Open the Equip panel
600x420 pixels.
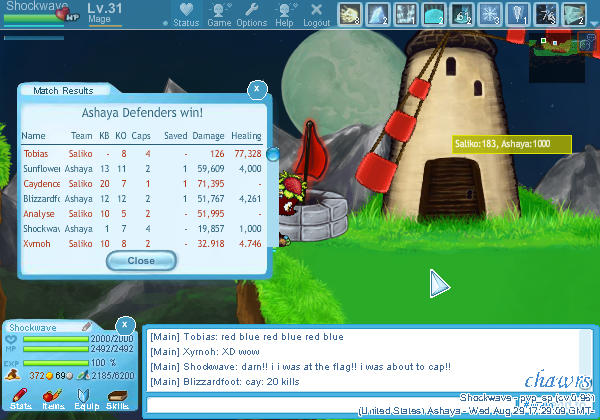(x=86, y=399)
